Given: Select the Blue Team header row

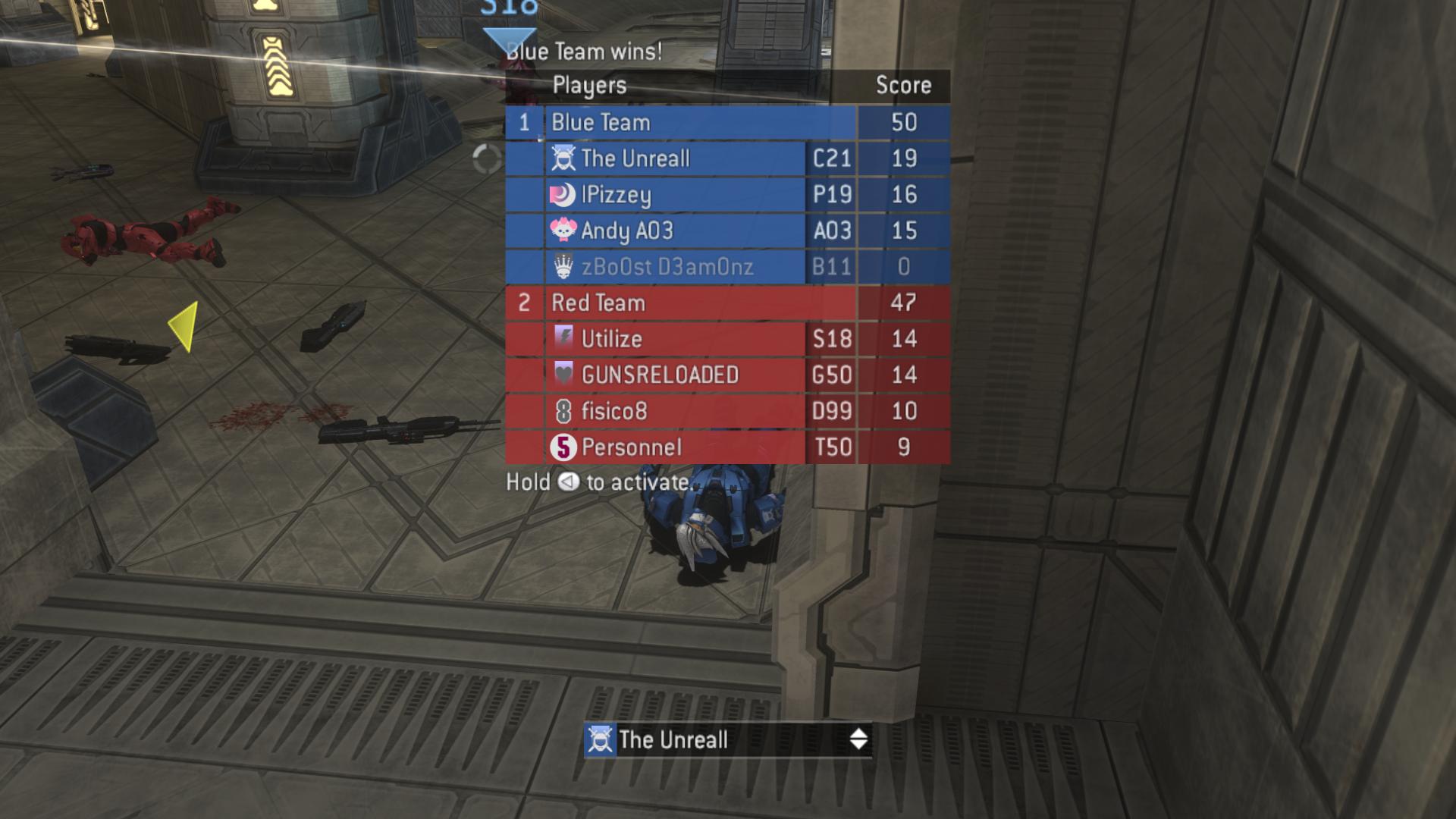Looking at the screenshot, I should [x=698, y=123].
